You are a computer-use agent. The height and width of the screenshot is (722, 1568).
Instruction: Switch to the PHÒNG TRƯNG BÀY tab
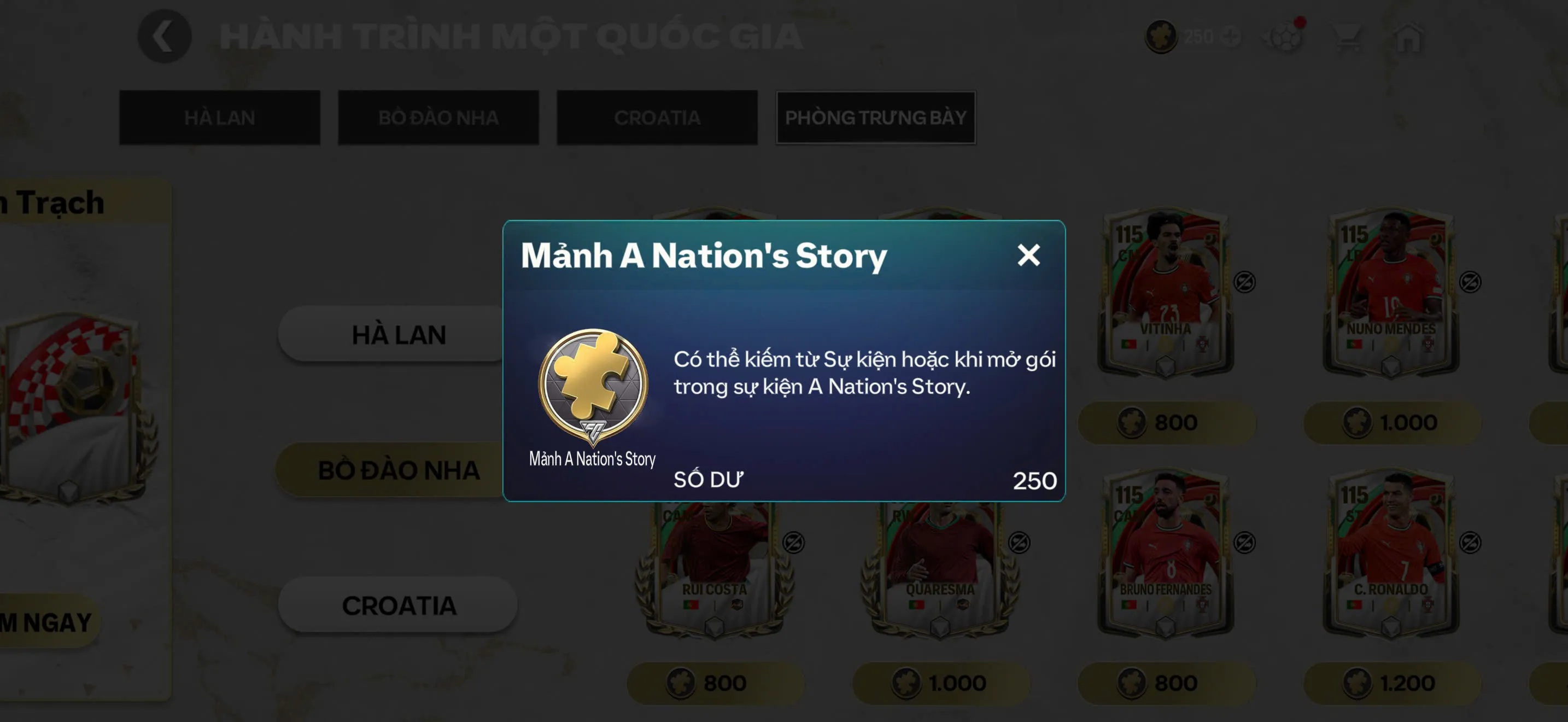click(x=875, y=117)
